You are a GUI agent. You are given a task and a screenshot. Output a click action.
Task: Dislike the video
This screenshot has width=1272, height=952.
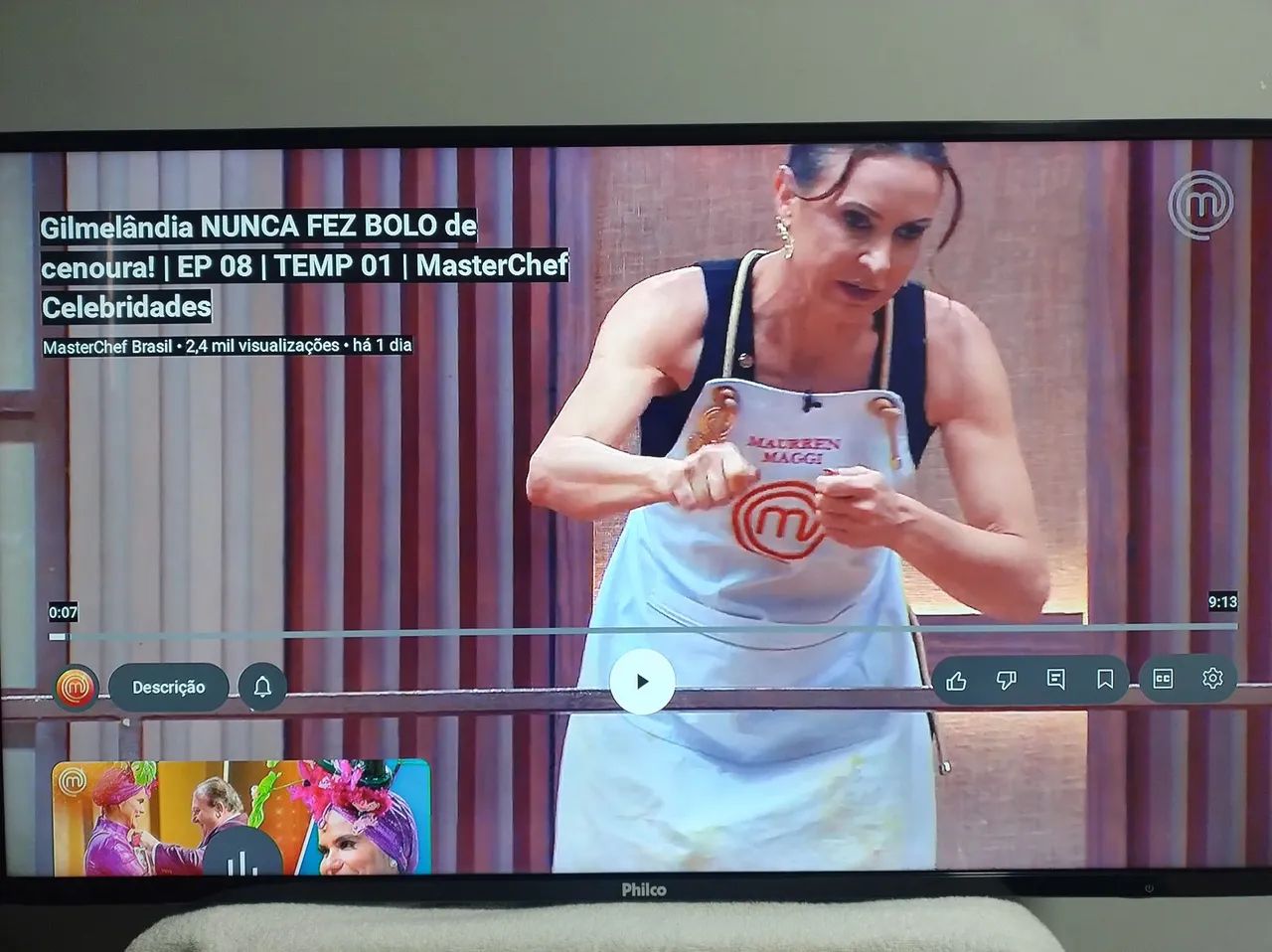1008,679
